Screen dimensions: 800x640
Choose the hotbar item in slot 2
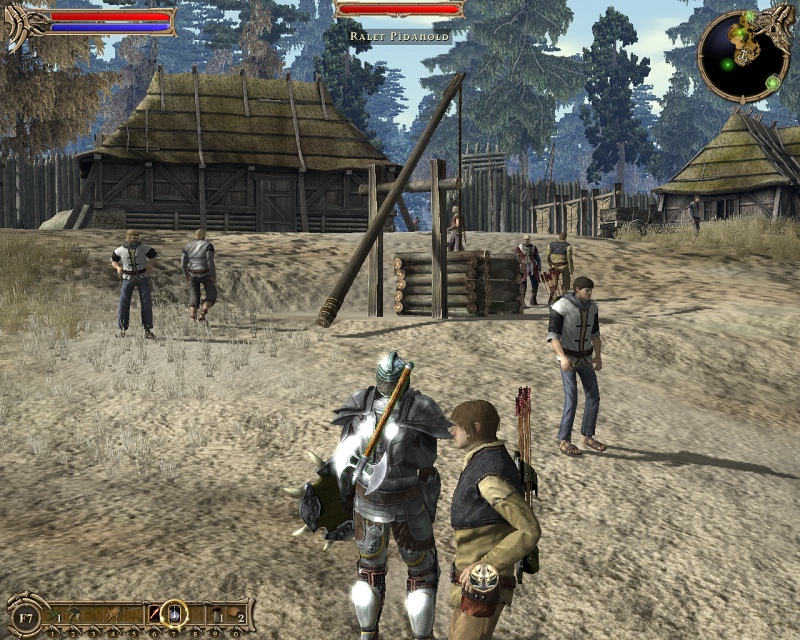(x=73, y=612)
